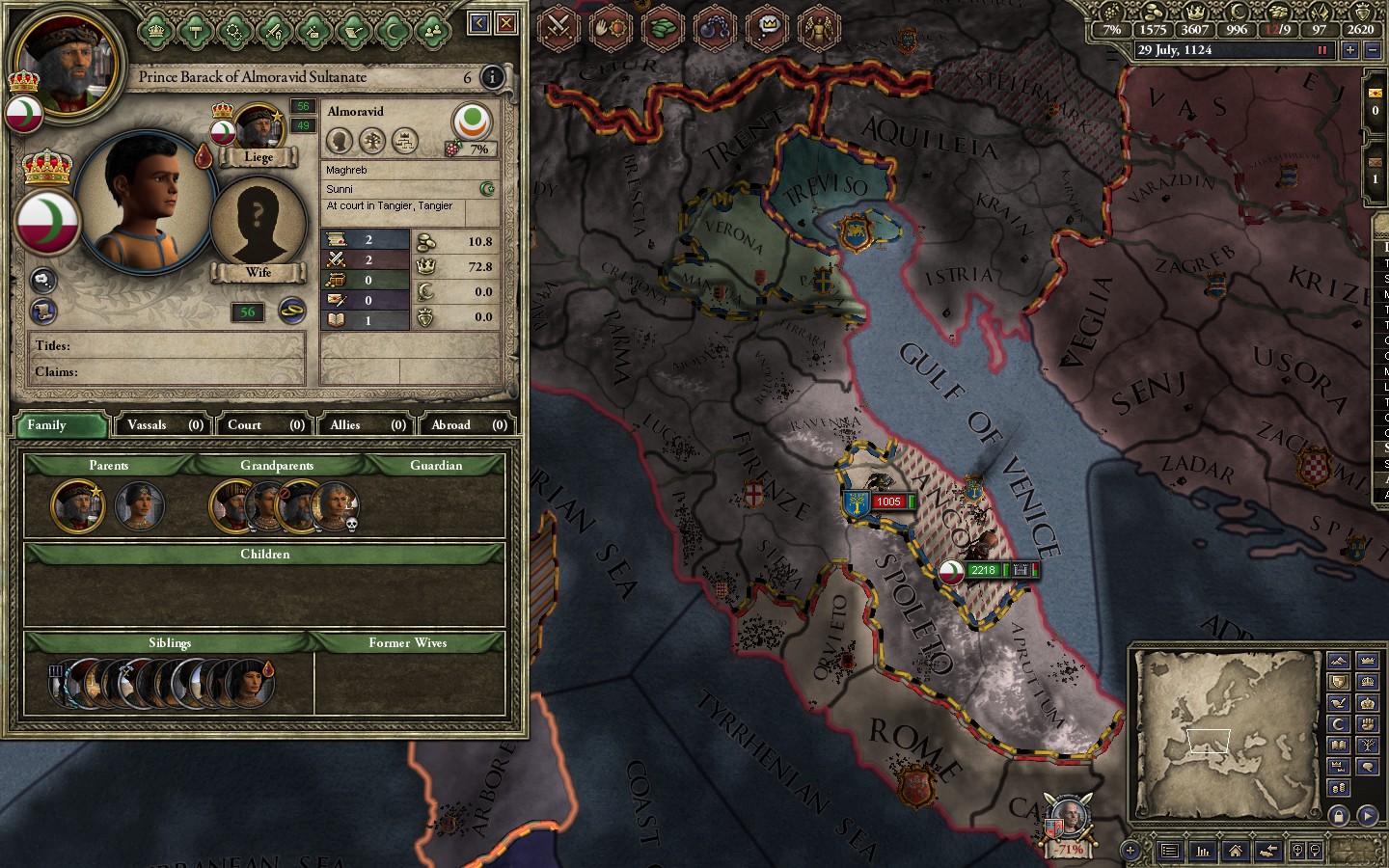Select the Abroad tab

pyautogui.click(x=468, y=424)
